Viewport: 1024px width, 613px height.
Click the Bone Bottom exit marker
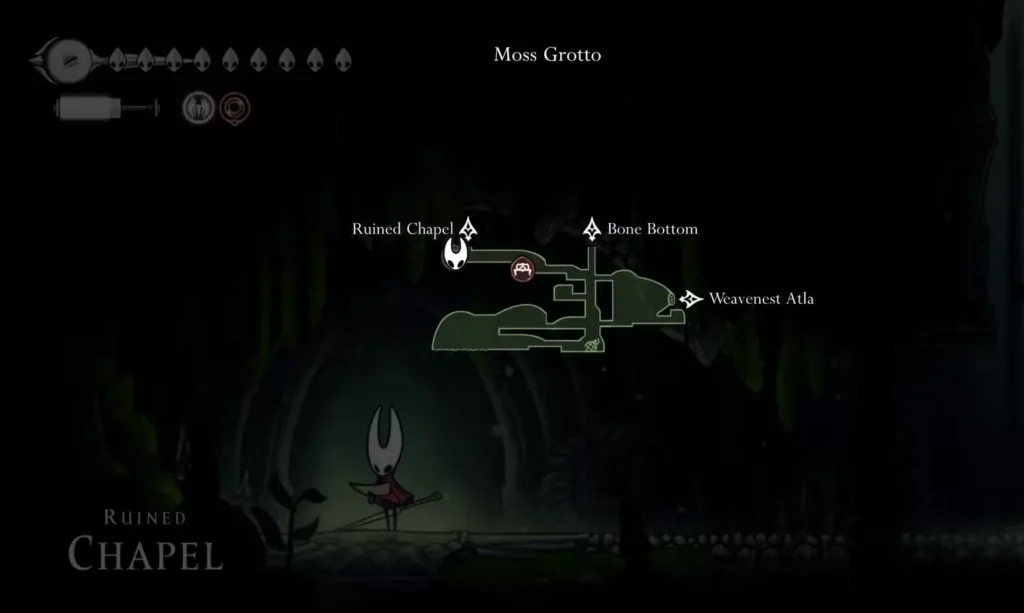592,229
